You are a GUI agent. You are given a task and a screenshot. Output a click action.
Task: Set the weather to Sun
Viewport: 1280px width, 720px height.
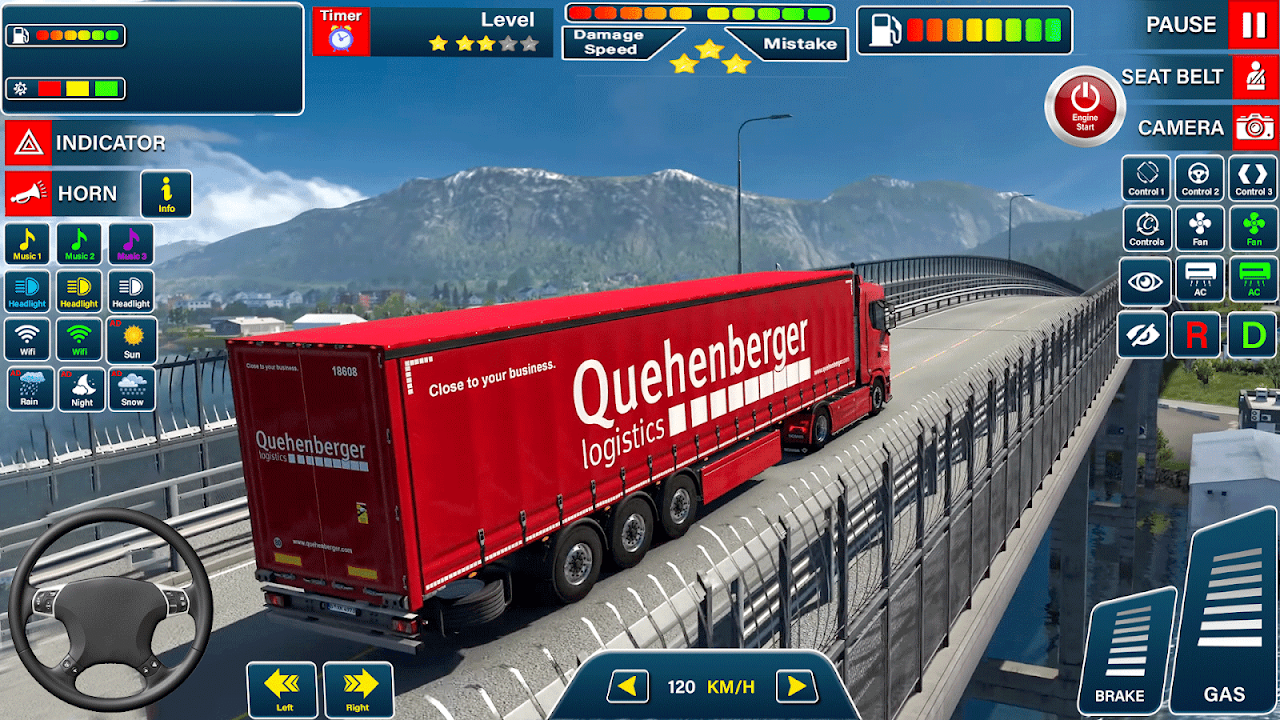(x=132, y=340)
